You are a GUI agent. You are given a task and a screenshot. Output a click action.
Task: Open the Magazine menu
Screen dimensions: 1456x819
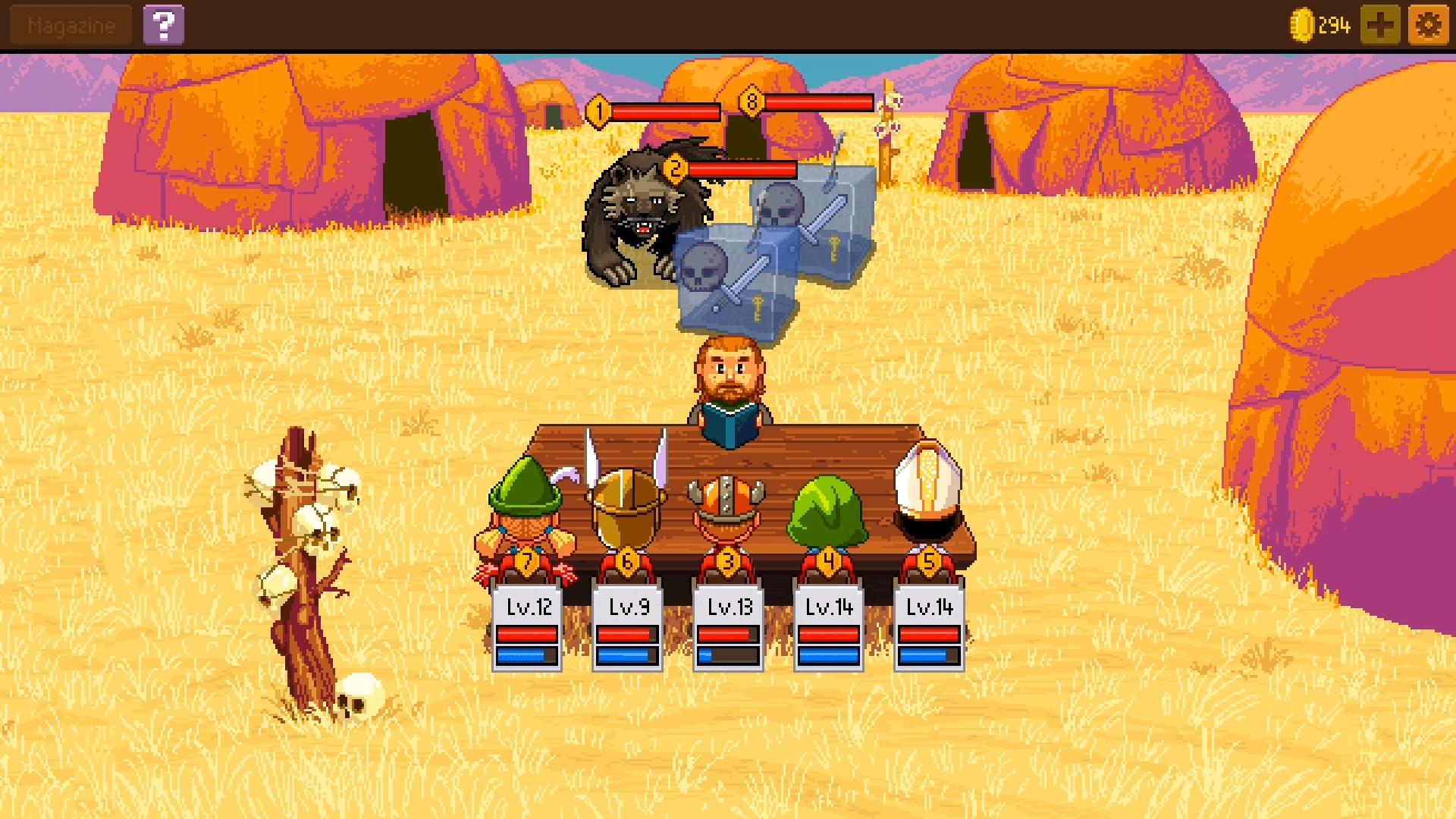pyautogui.click(x=71, y=26)
